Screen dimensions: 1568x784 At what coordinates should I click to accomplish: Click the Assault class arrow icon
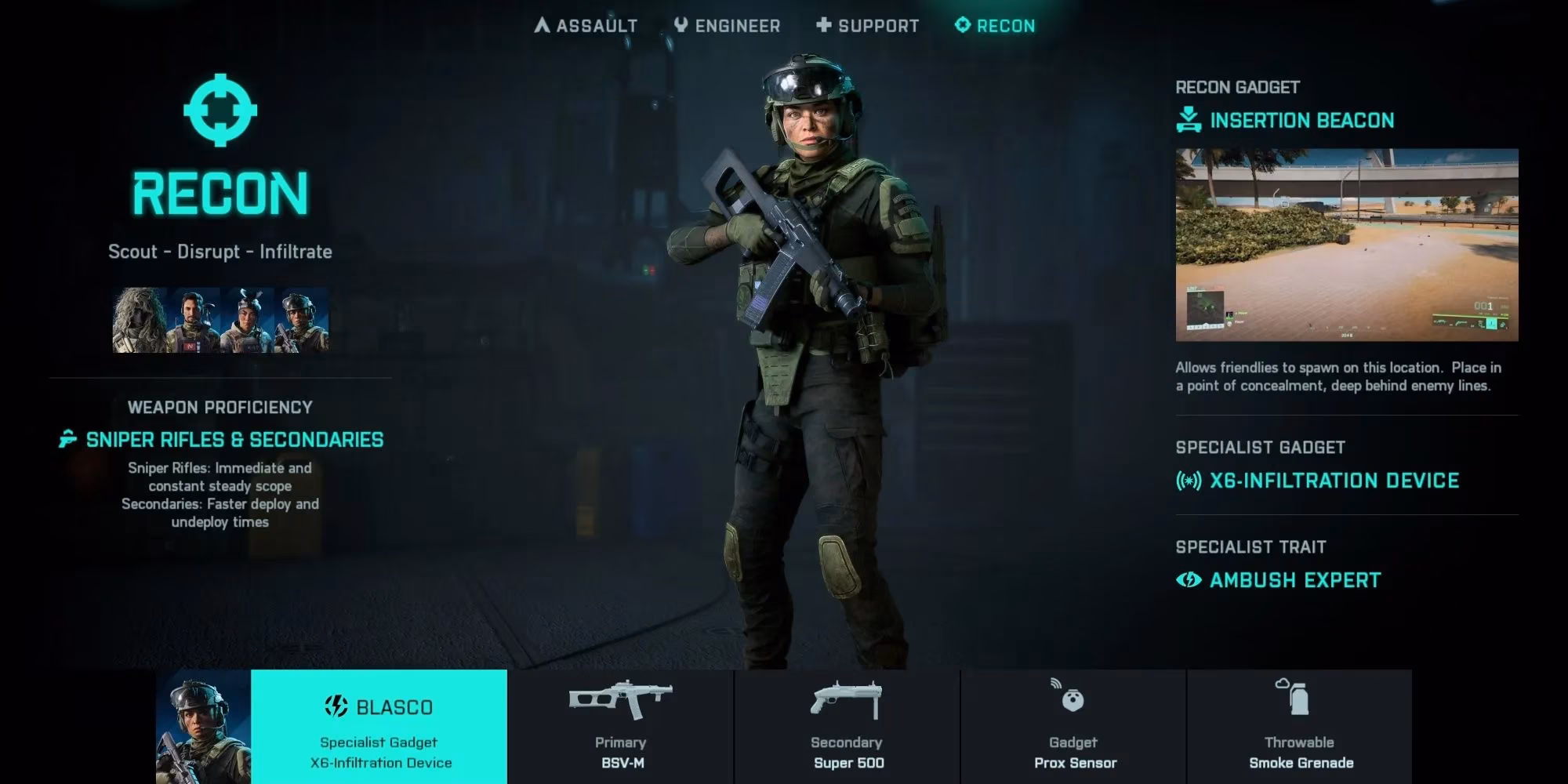pyautogui.click(x=542, y=24)
